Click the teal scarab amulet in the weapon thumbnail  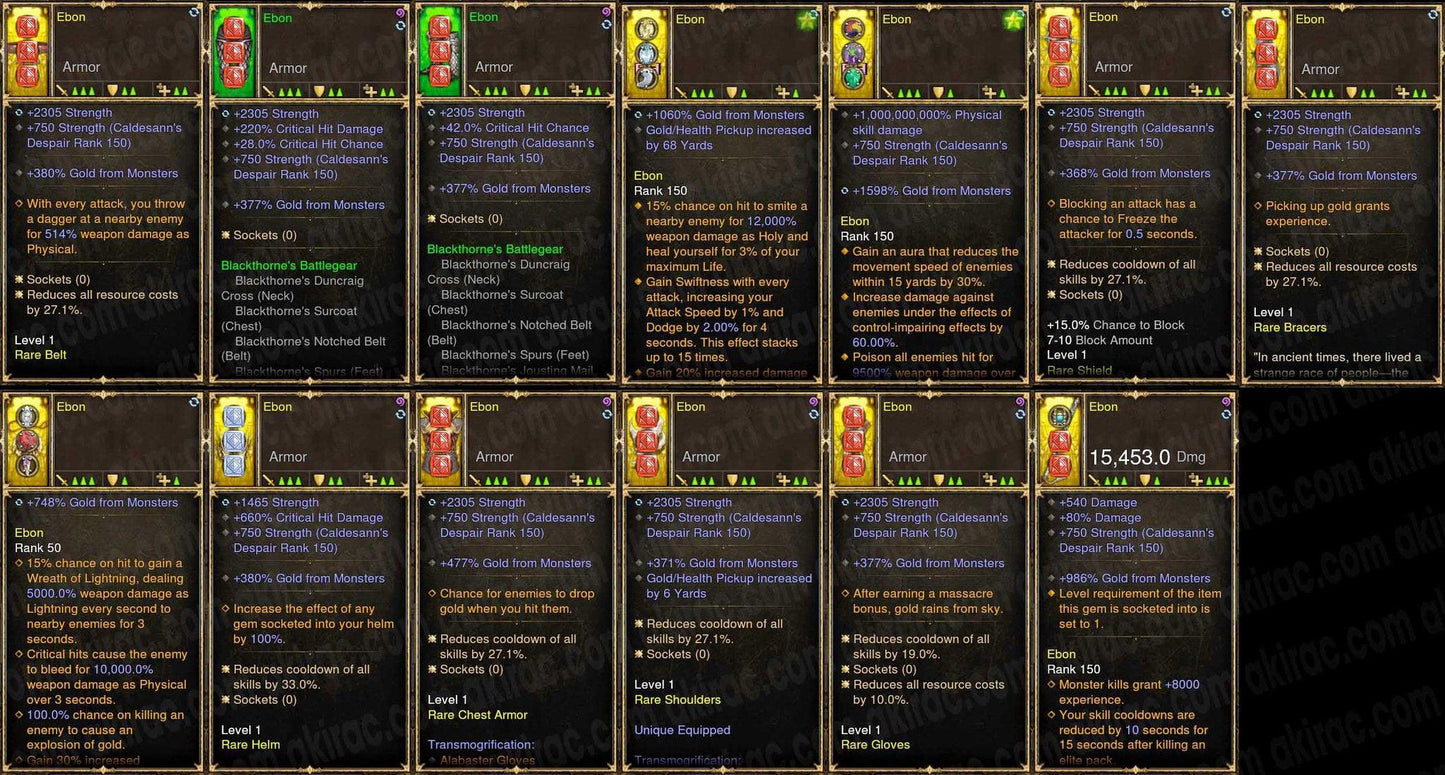1059,417
